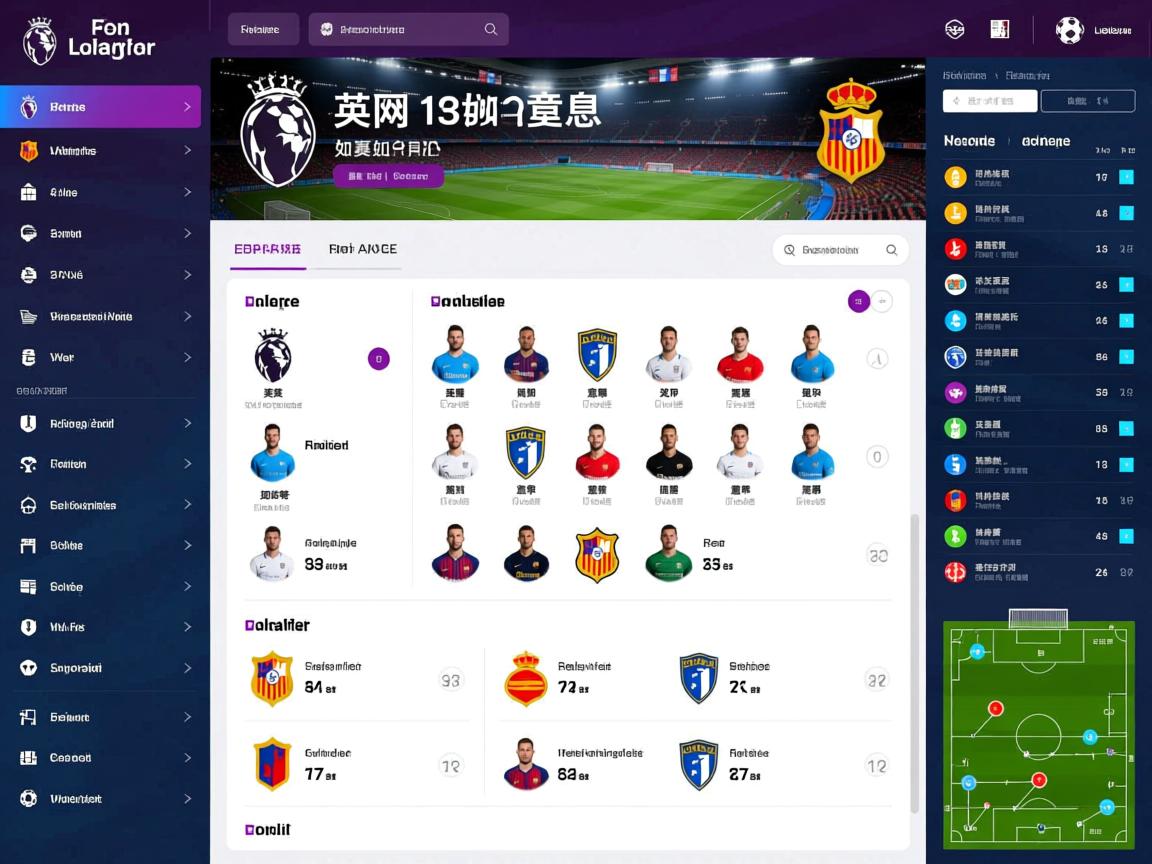1152x864 pixels.
Task: Choose the green-shirted player portrait
Action: tap(669, 553)
